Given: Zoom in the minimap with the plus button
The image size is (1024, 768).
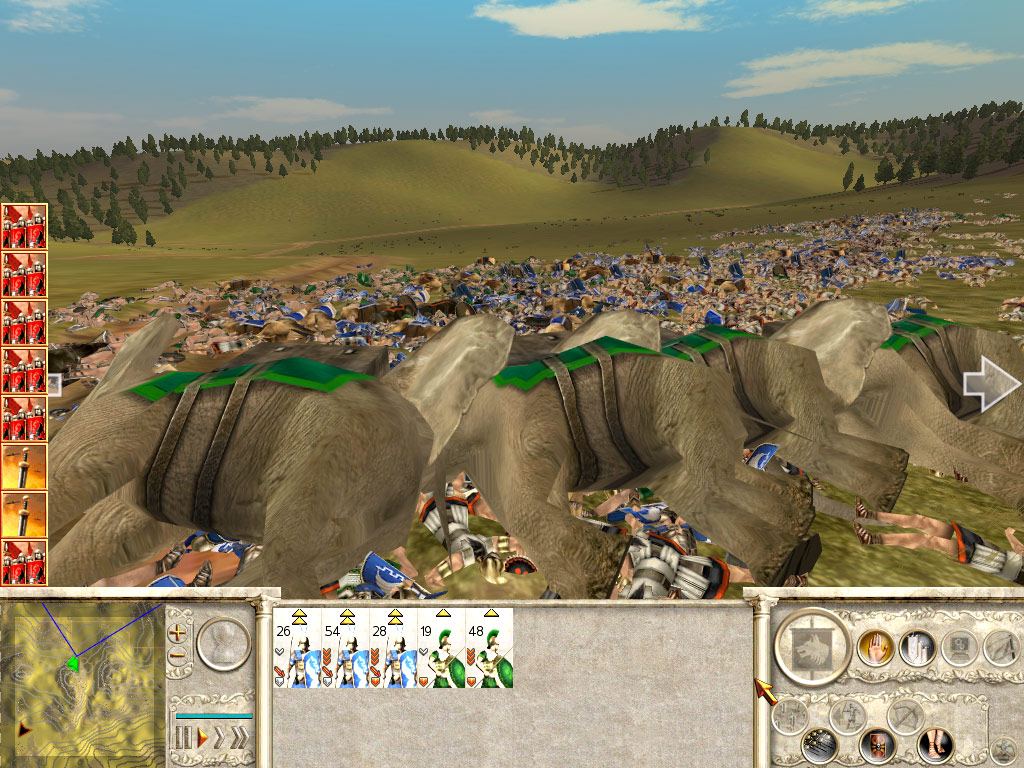Looking at the screenshot, I should tap(178, 632).
